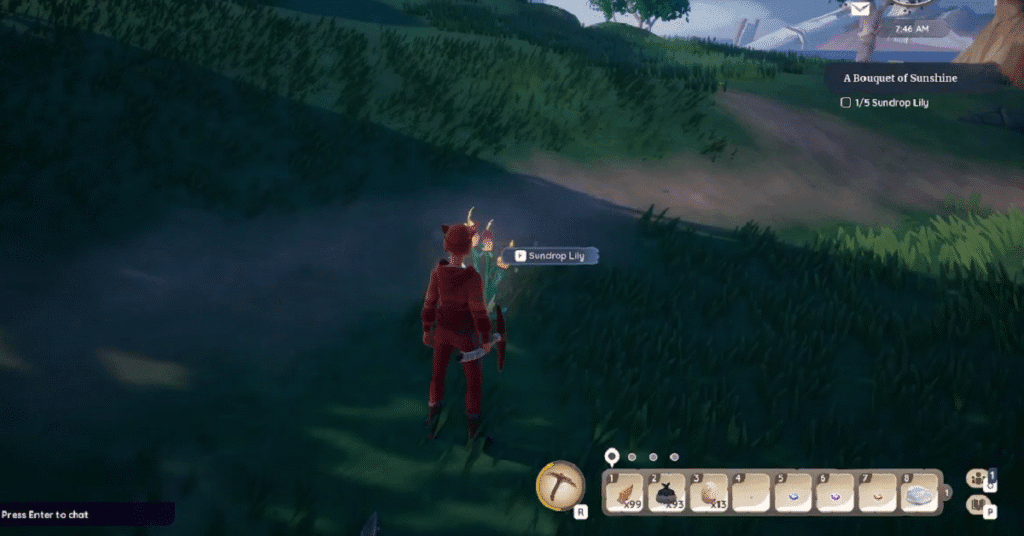Select hotbar slot 1 with x99 stack

coord(627,492)
